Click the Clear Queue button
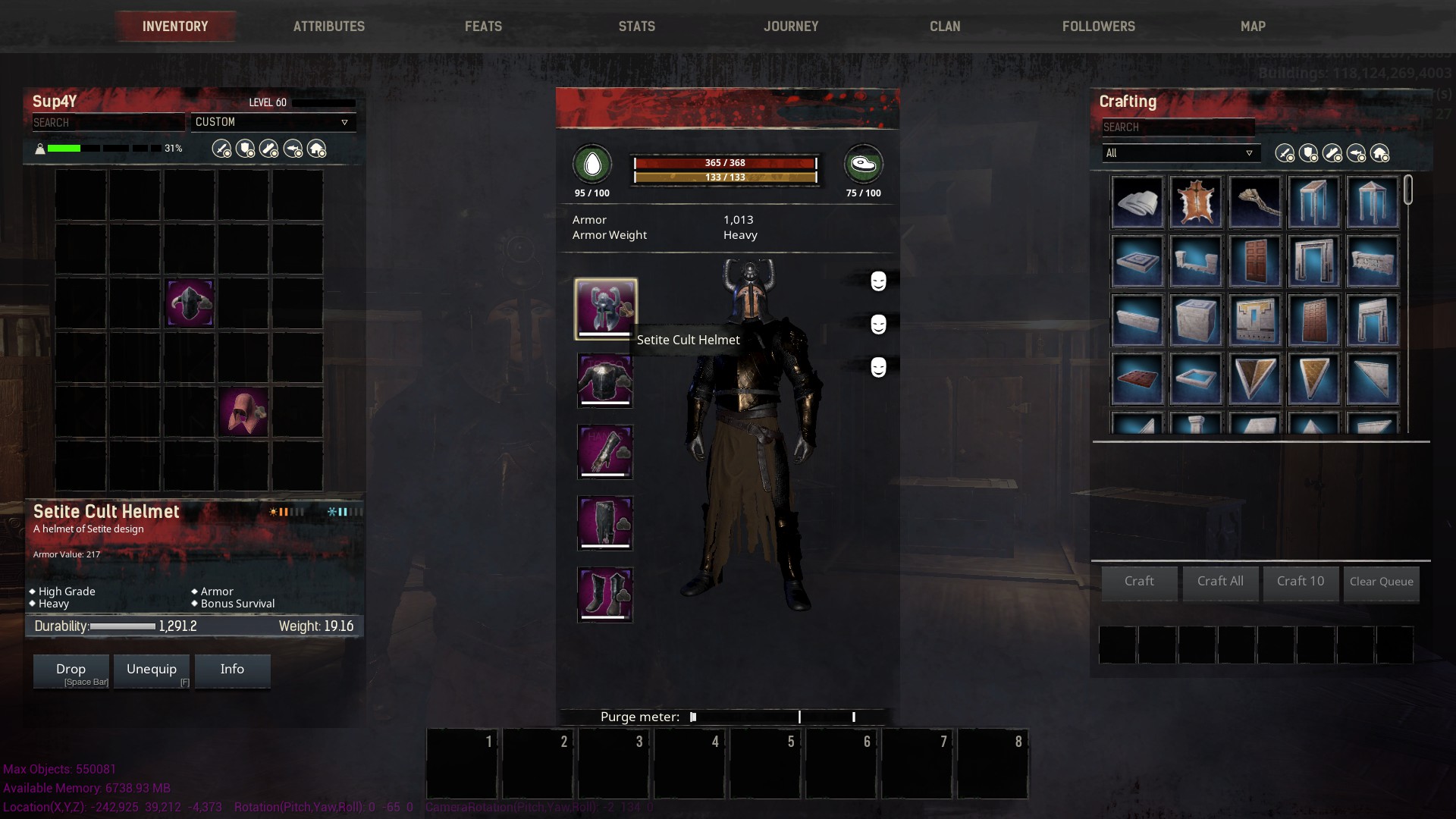The width and height of the screenshot is (1456, 819). [x=1380, y=582]
